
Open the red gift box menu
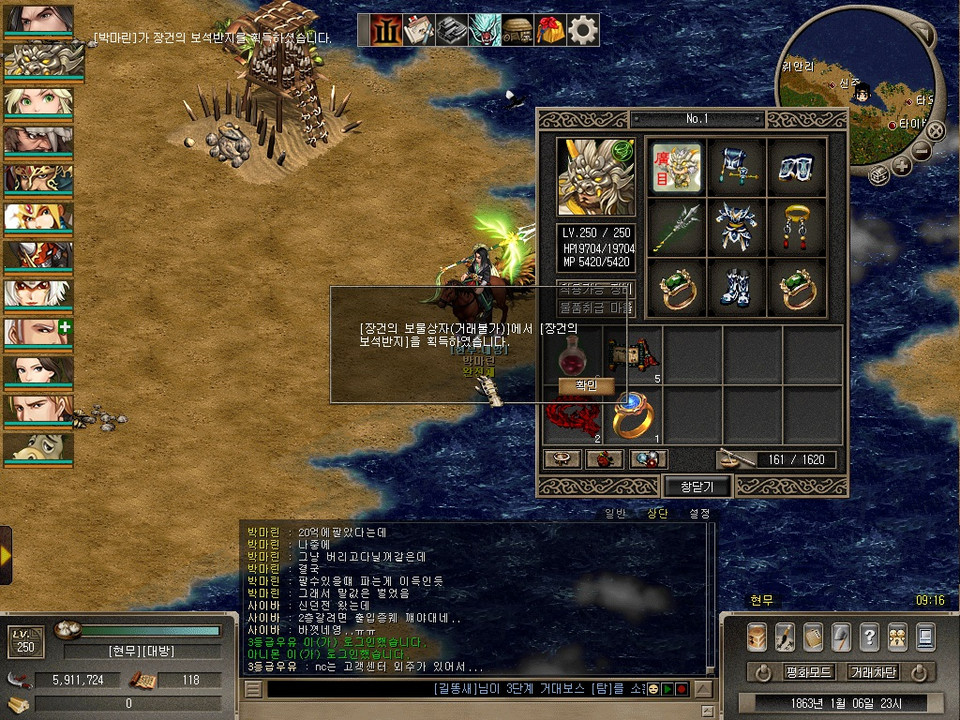tap(550, 30)
